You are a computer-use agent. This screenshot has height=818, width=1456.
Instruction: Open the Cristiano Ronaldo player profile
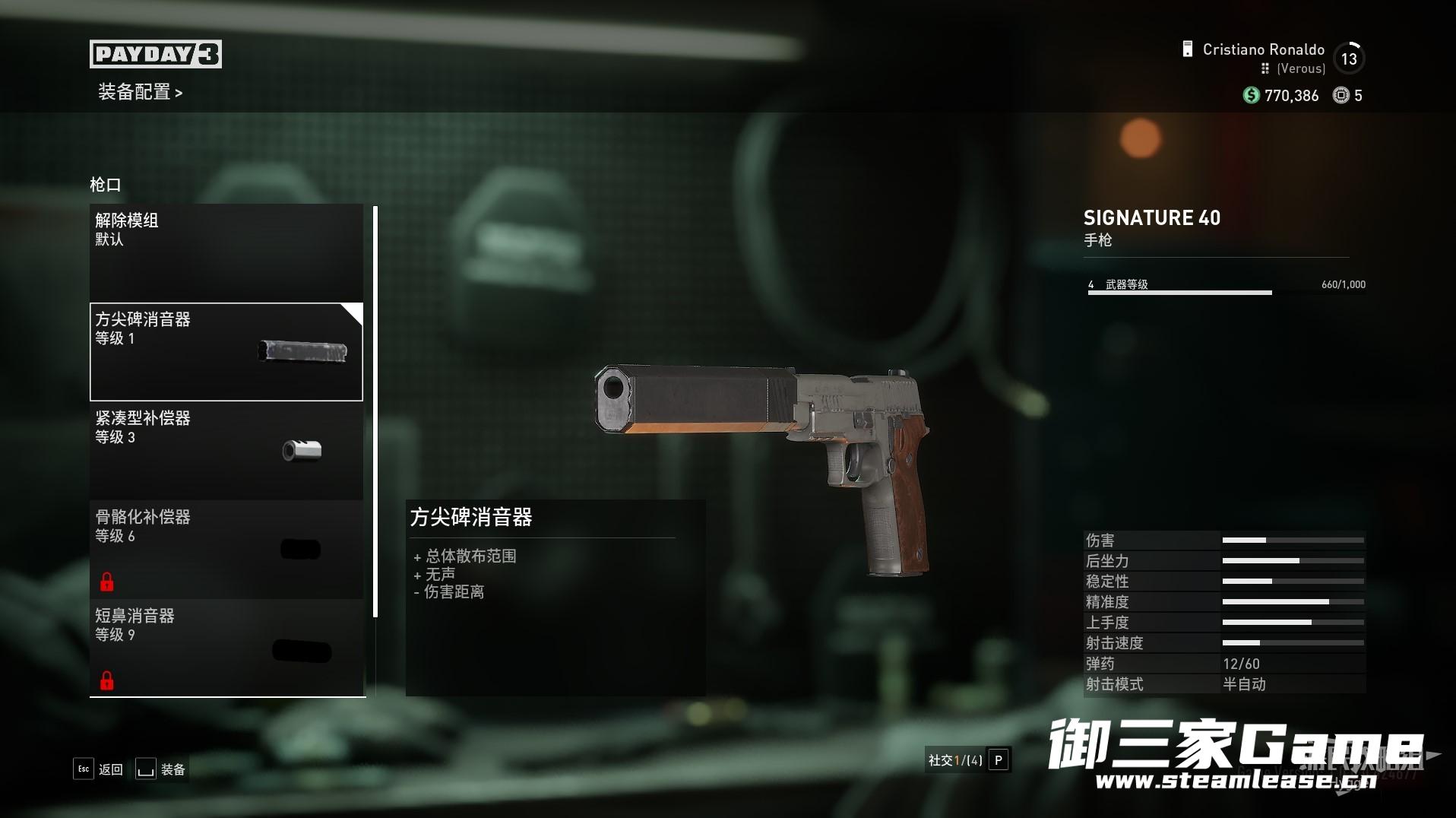click(x=1262, y=50)
